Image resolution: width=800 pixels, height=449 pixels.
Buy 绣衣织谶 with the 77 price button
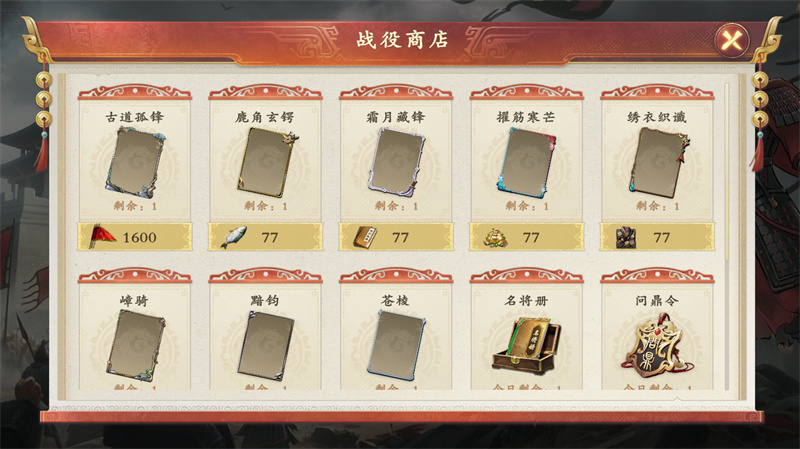coord(657,237)
